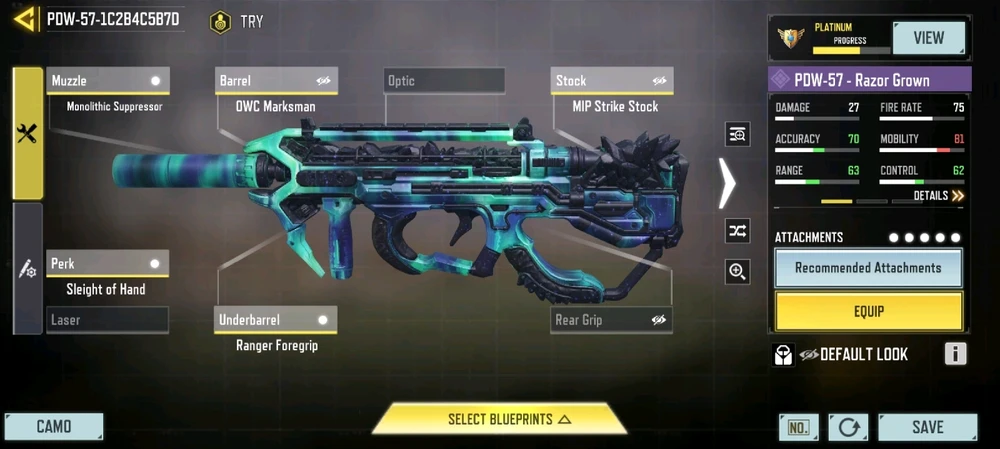Open the CAMO menu
The width and height of the screenshot is (1000, 449).
[54, 427]
